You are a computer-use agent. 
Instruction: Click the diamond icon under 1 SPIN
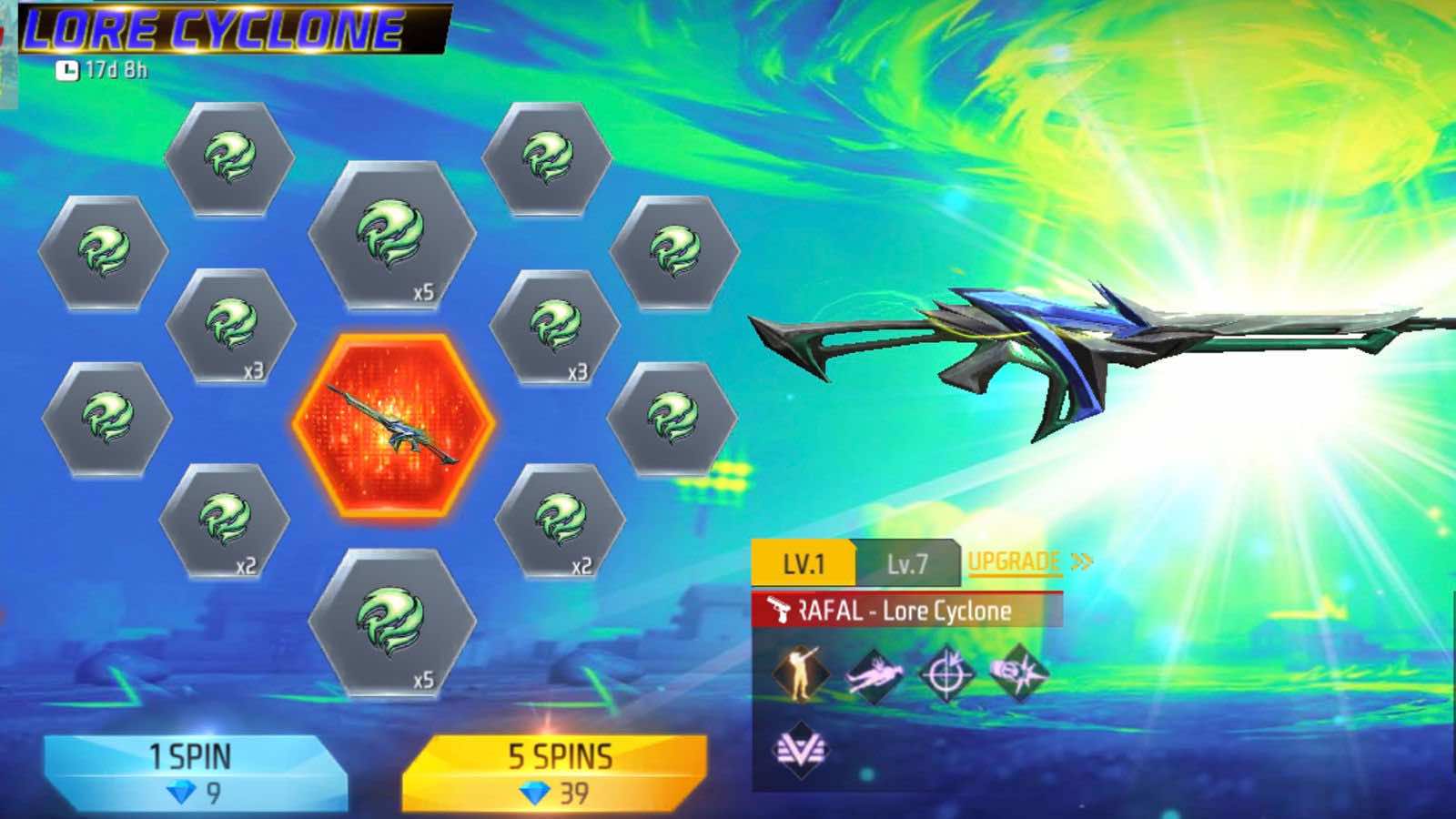[182, 791]
